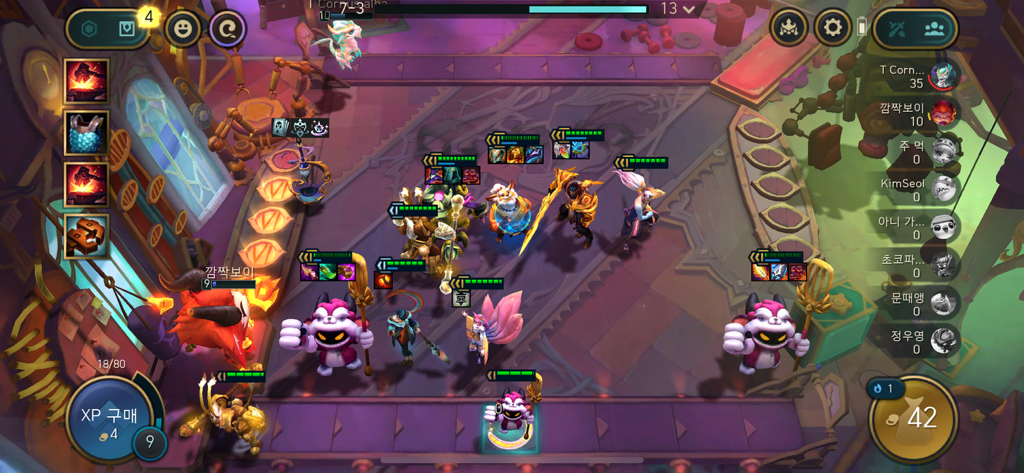This screenshot has width=1024, height=473.
Task: Select the orange interlocking blocks item at the list bottom
Action: tap(87, 236)
